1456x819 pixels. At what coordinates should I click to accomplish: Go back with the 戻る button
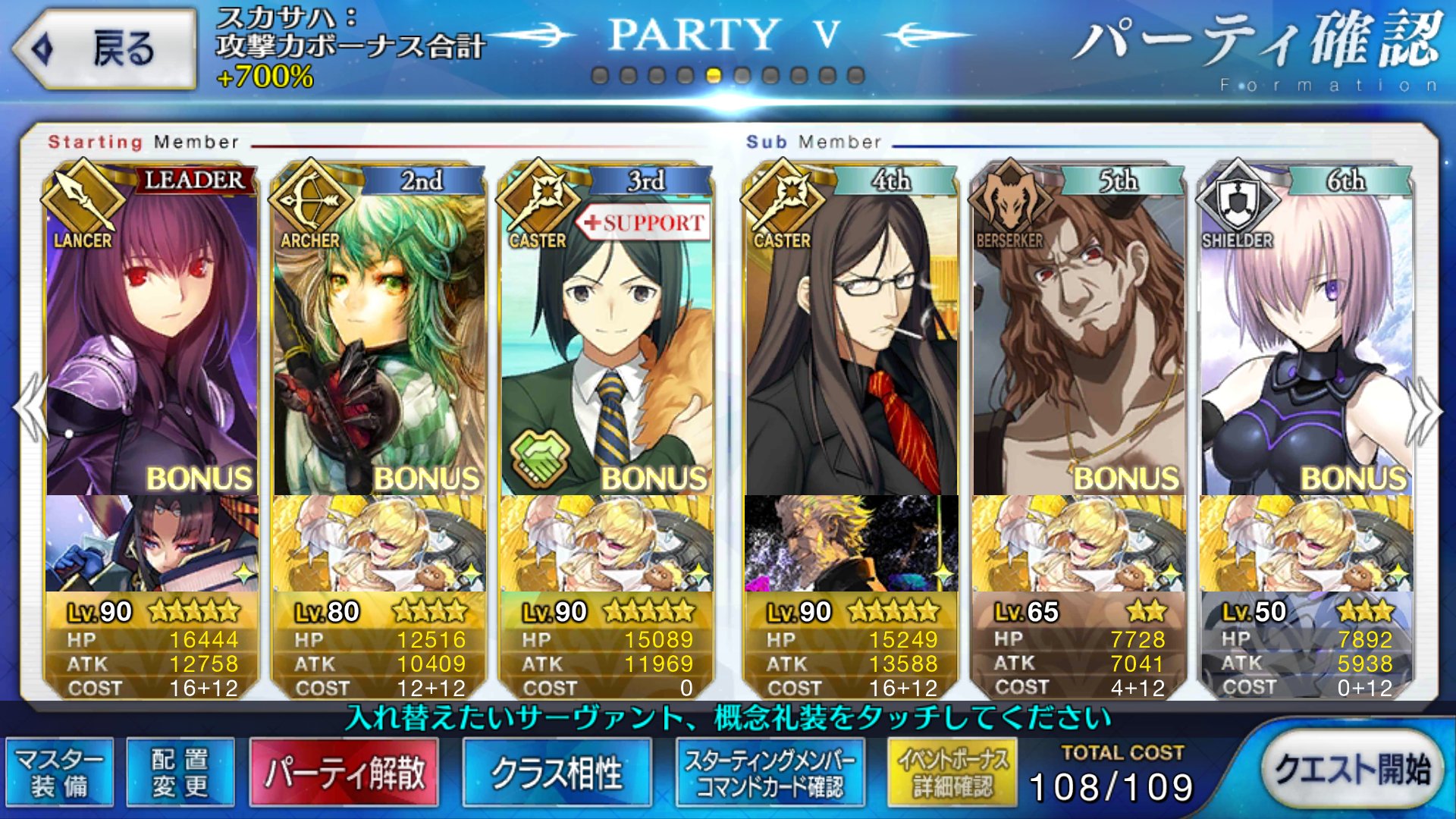point(105,49)
